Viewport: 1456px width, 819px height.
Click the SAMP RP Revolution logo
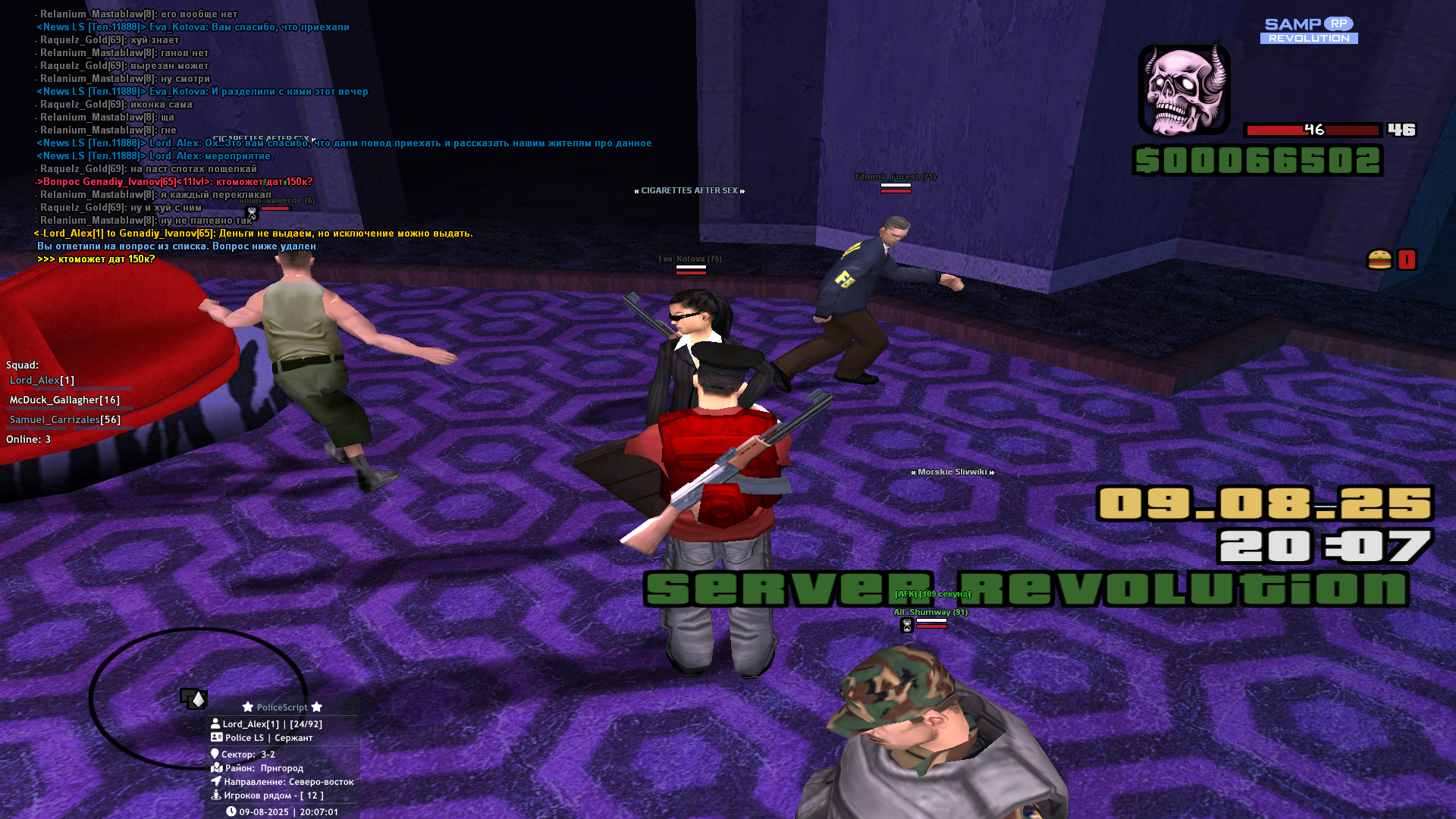point(1309,30)
